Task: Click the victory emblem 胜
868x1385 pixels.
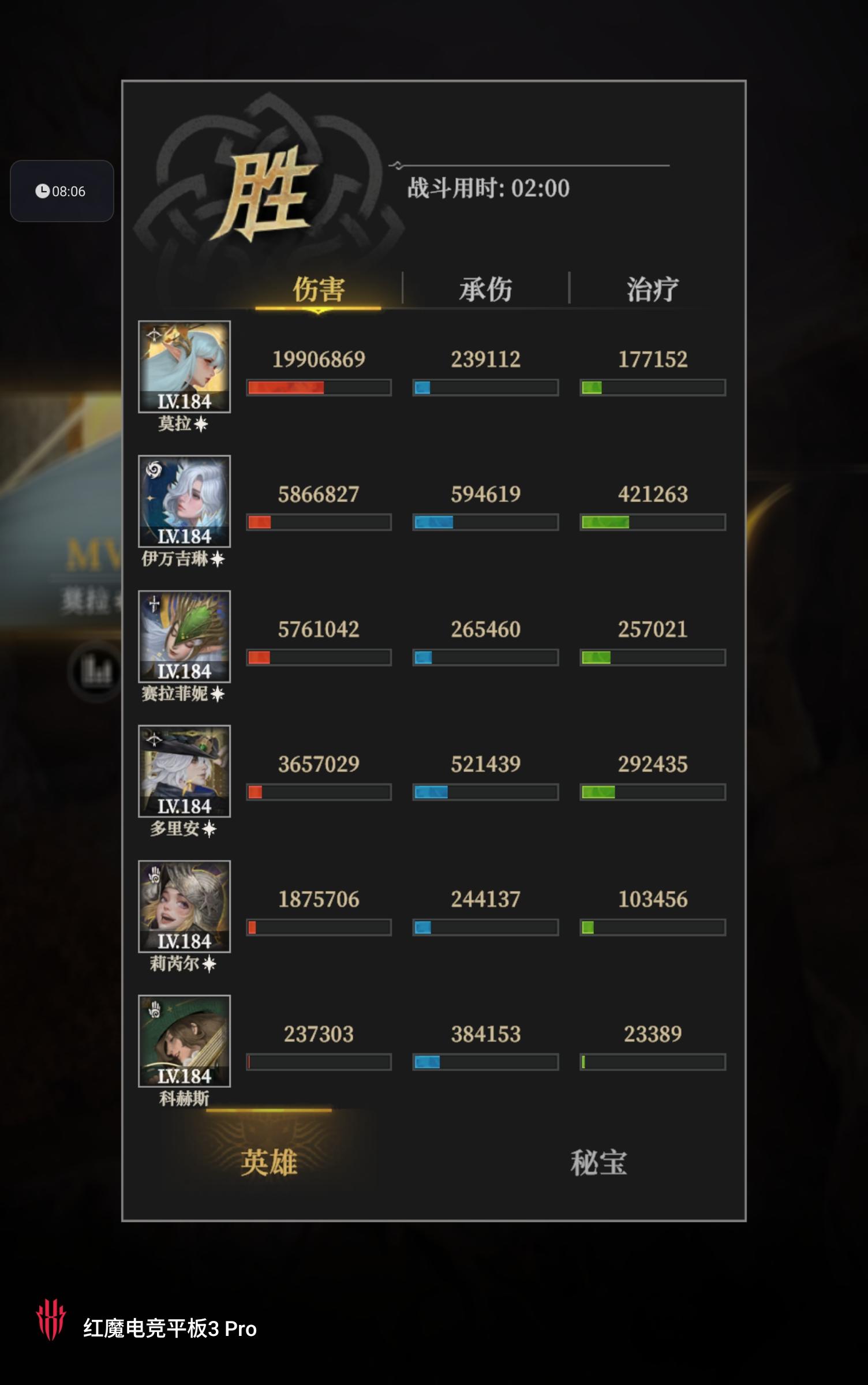Action: [x=268, y=190]
